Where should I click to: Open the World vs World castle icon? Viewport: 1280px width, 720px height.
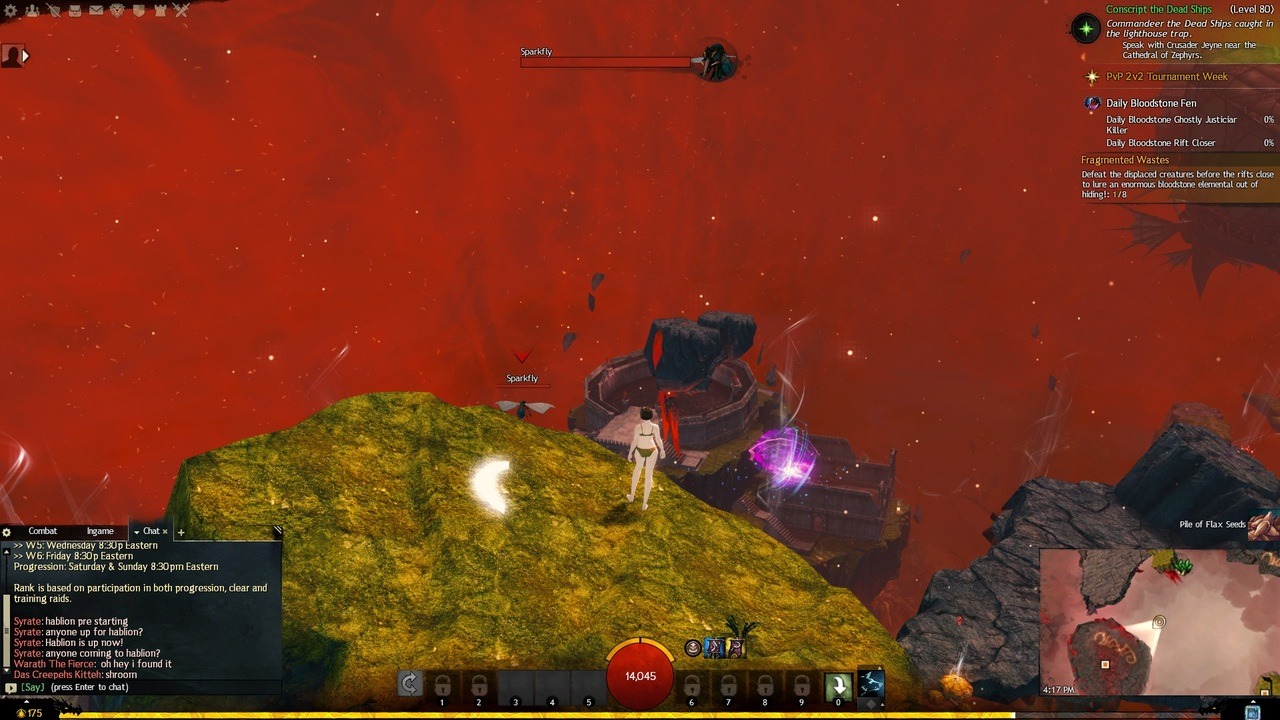[159, 10]
